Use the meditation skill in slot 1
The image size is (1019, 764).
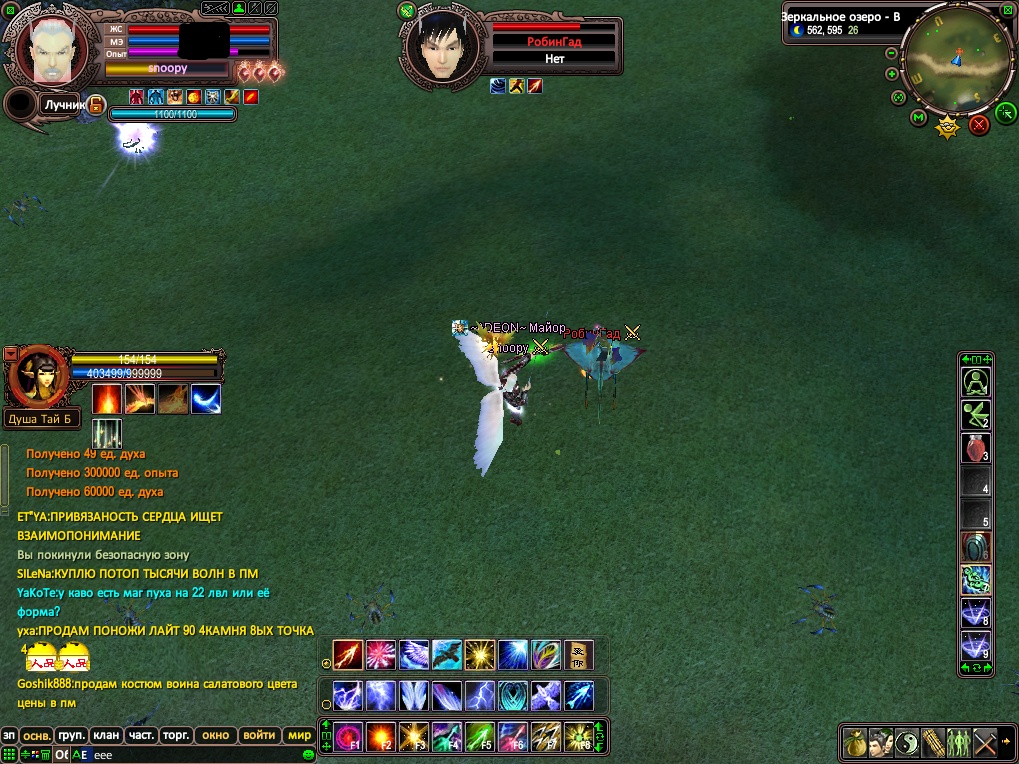[x=975, y=381]
